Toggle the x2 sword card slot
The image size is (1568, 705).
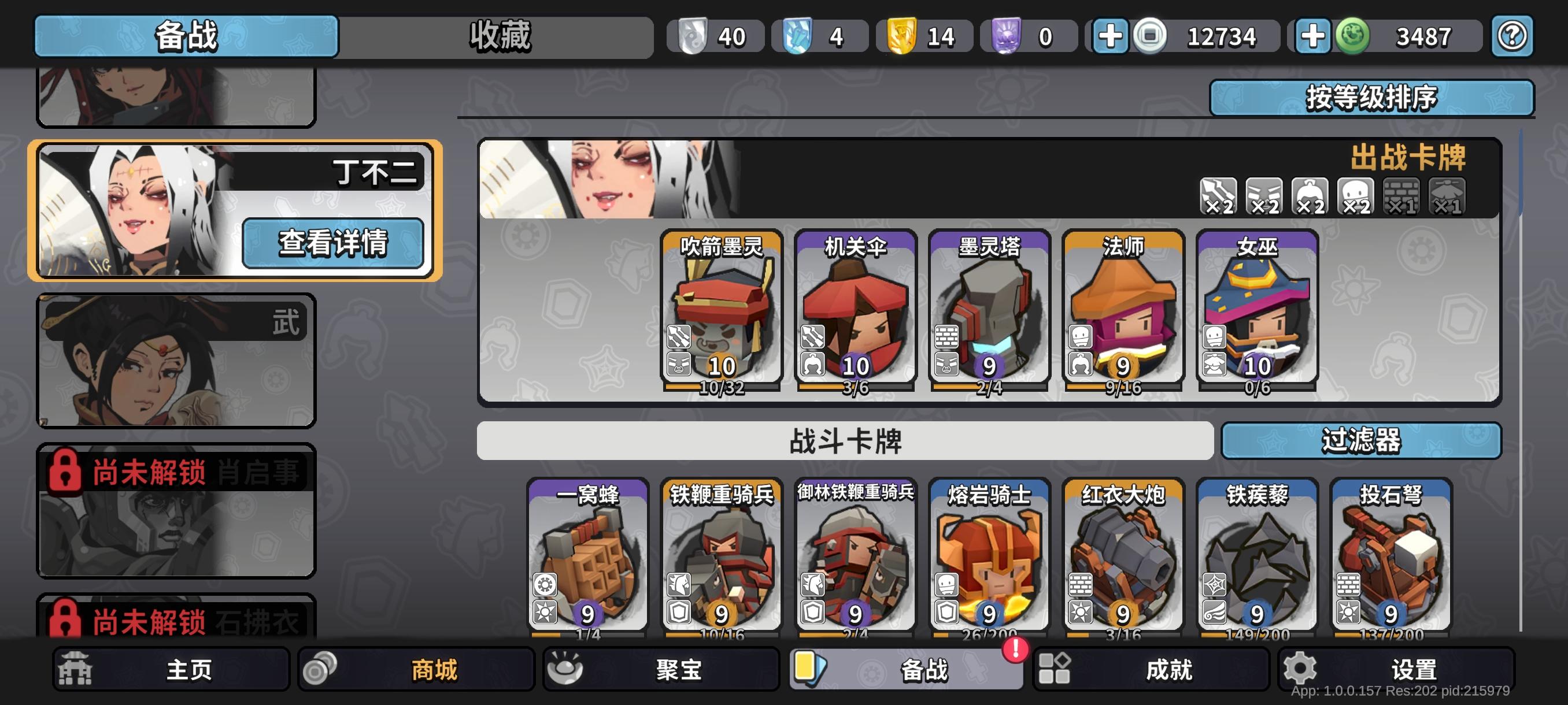pyautogui.click(x=1218, y=196)
